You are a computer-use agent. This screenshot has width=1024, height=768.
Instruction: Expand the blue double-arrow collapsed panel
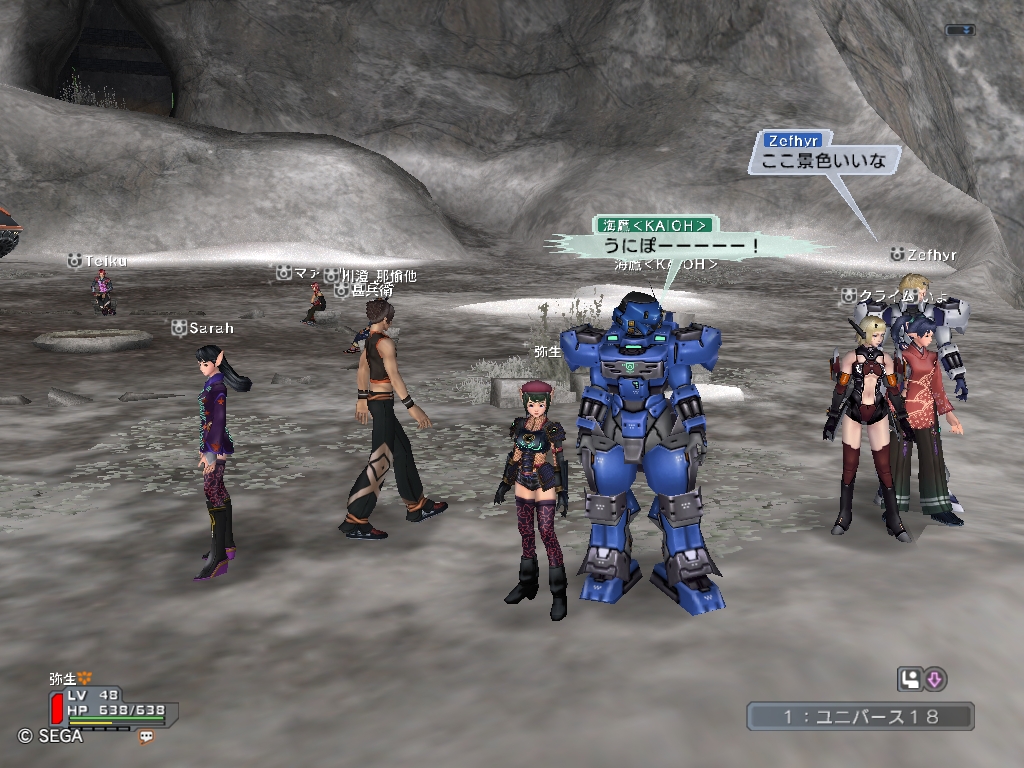click(960, 30)
